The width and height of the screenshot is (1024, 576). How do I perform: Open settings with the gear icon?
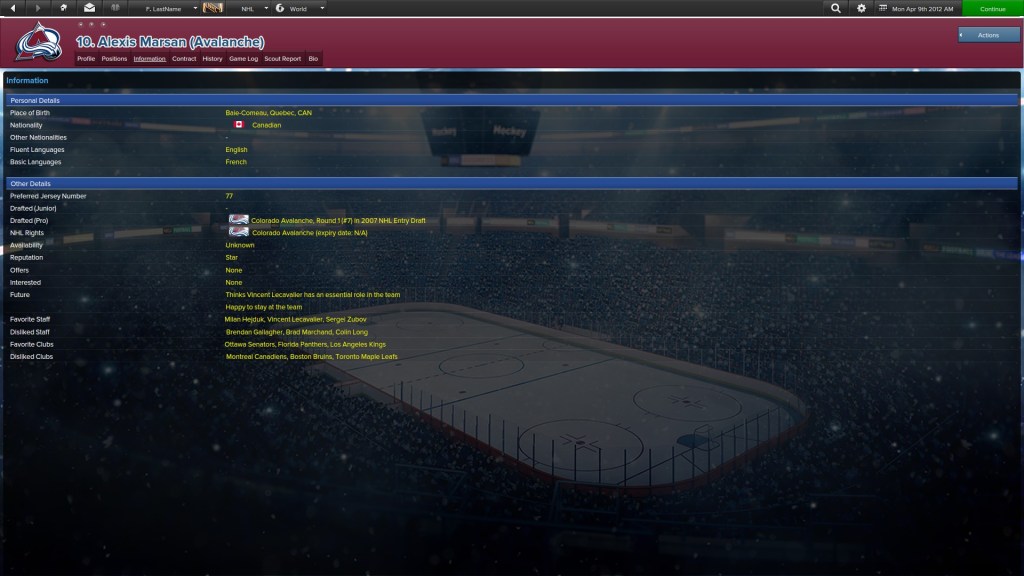click(x=862, y=8)
